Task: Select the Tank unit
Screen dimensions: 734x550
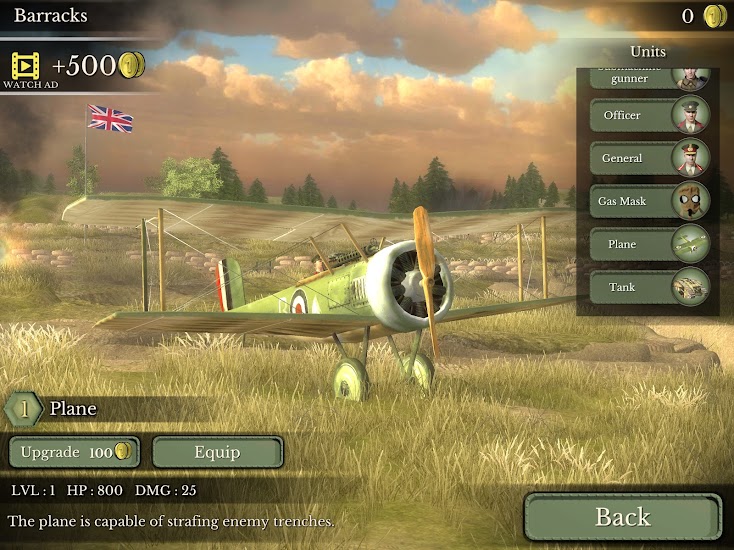Action: pyautogui.click(x=649, y=287)
